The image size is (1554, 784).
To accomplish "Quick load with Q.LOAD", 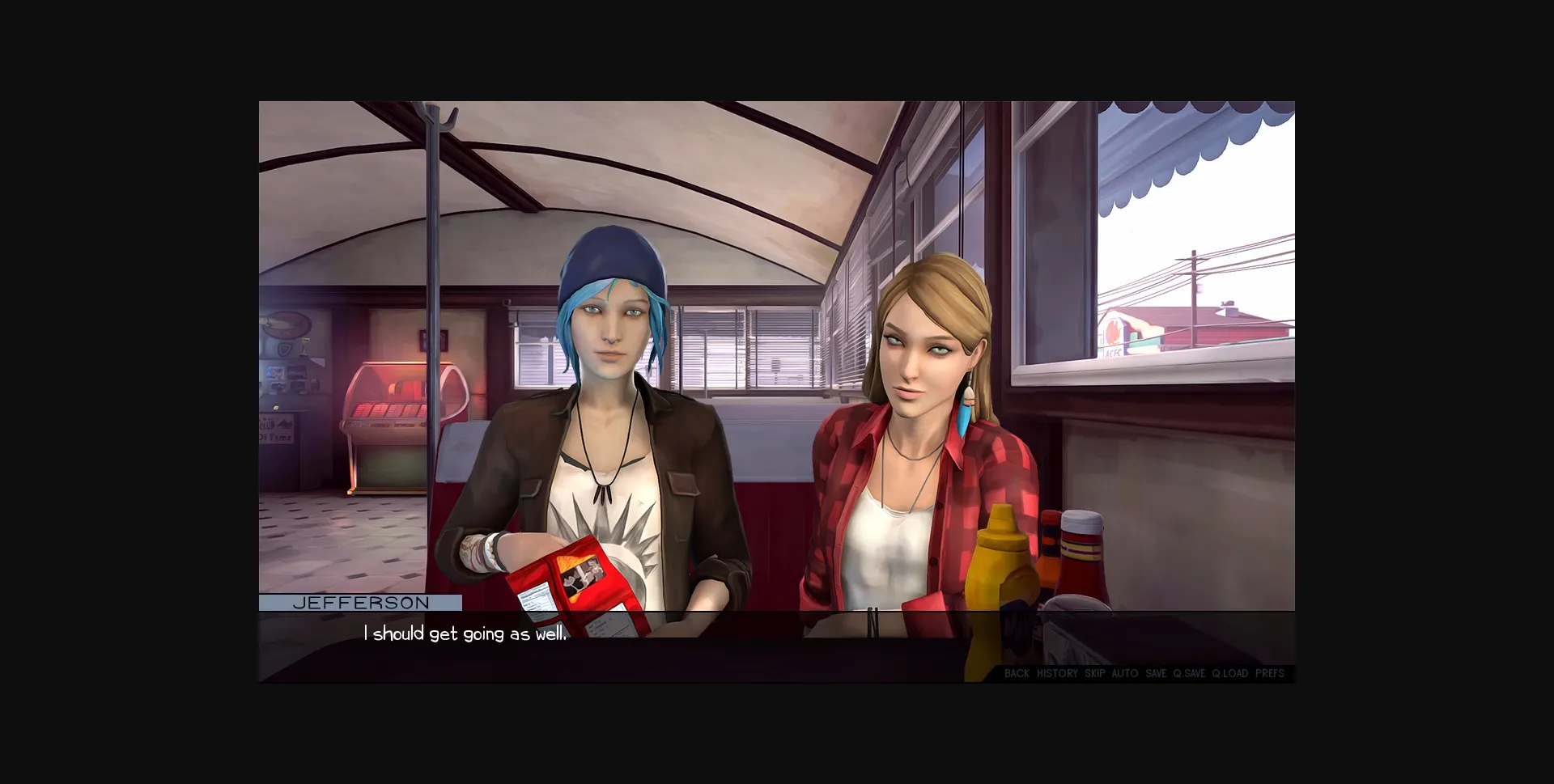I will pos(1229,673).
